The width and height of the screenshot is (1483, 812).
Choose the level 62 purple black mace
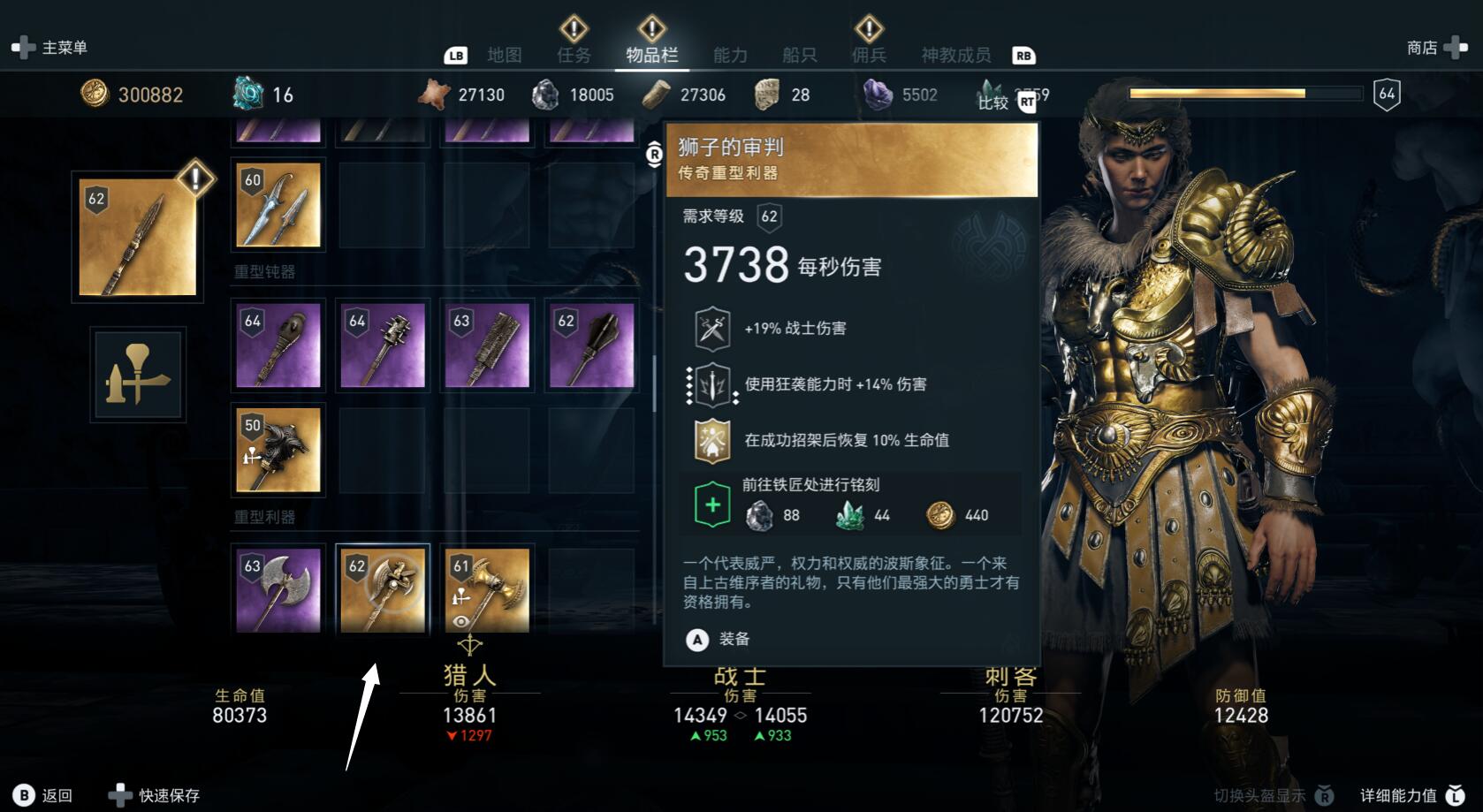pyautogui.click(x=591, y=345)
